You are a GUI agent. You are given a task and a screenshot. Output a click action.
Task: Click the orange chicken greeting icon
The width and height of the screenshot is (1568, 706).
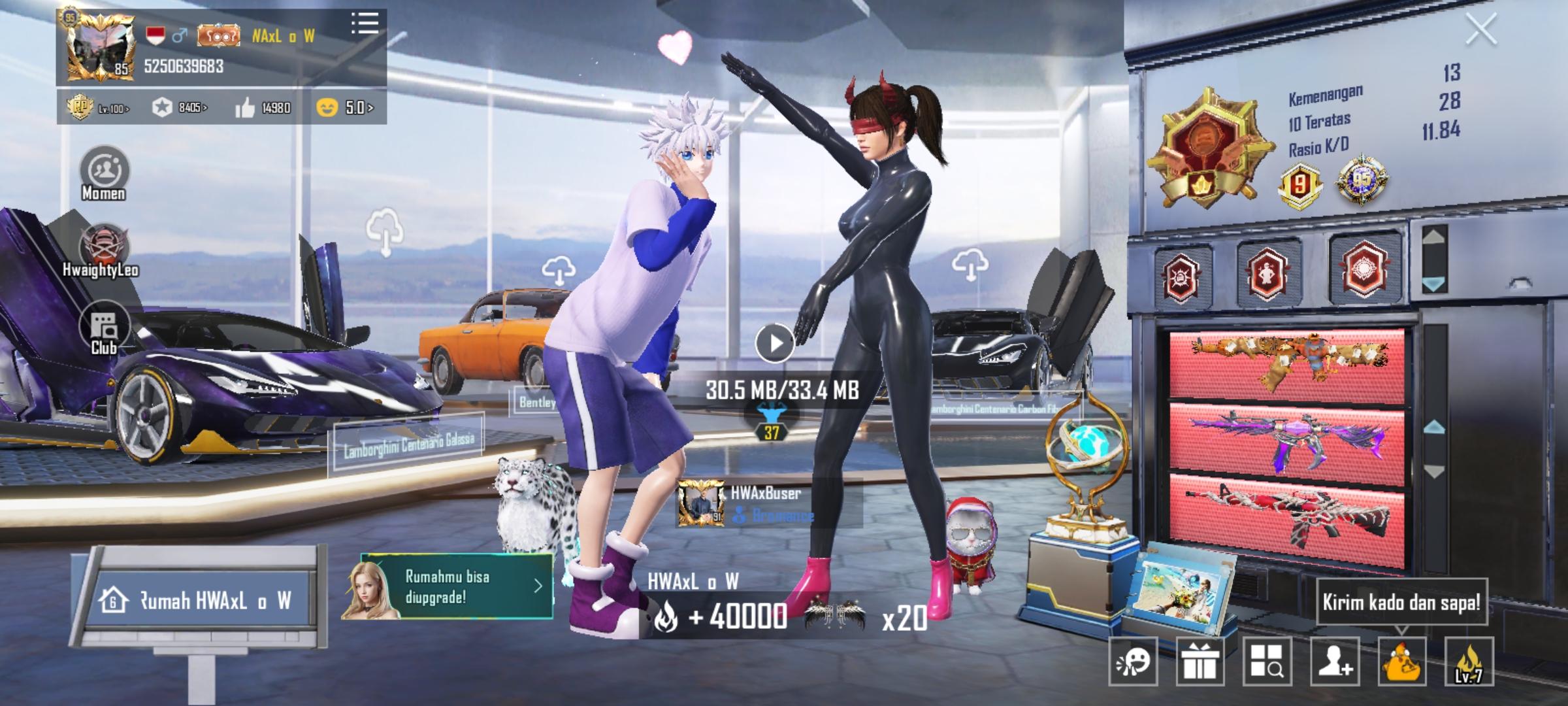click(x=1402, y=662)
